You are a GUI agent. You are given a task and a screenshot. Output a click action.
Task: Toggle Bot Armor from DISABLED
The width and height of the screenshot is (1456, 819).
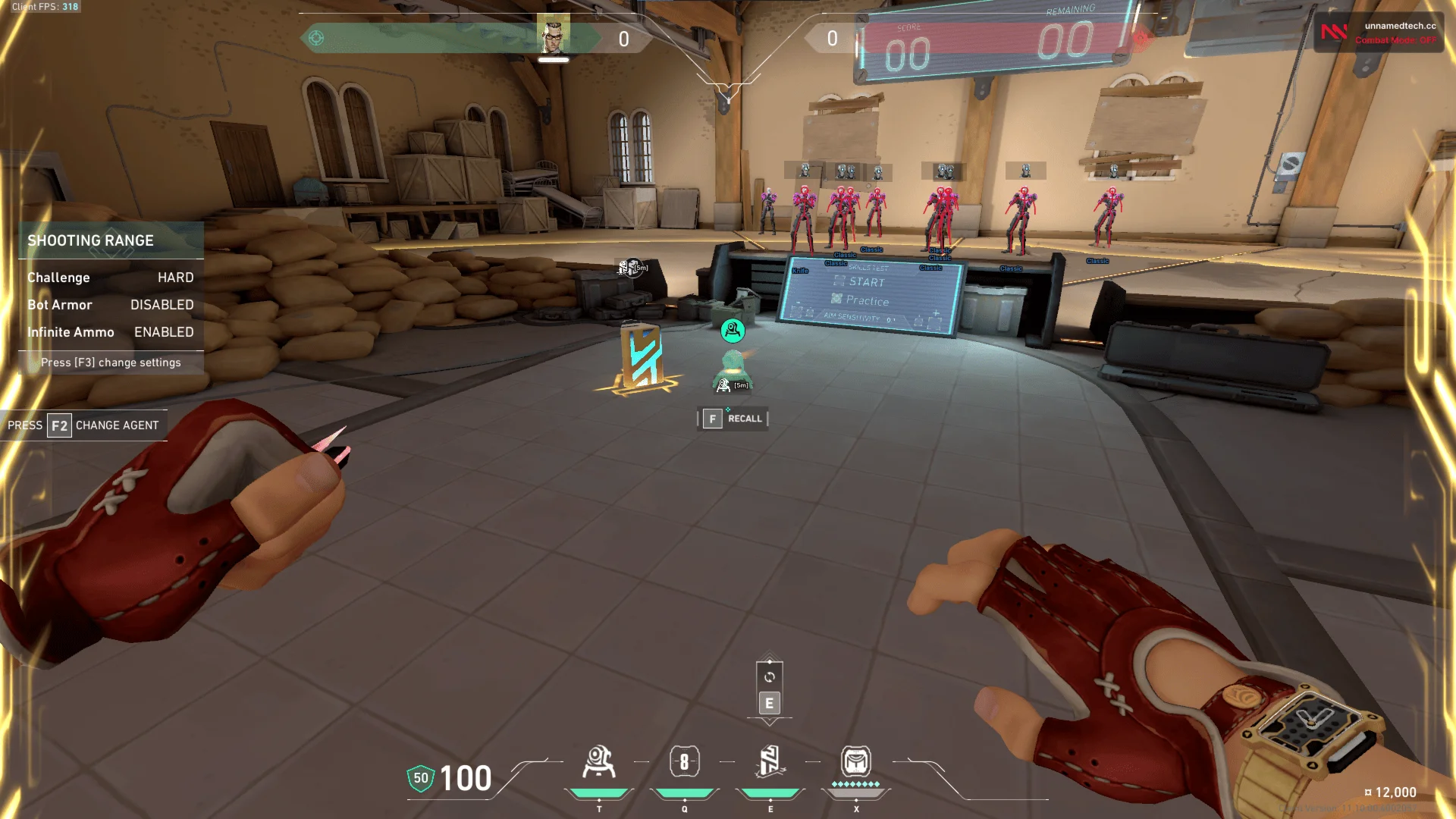coord(162,305)
